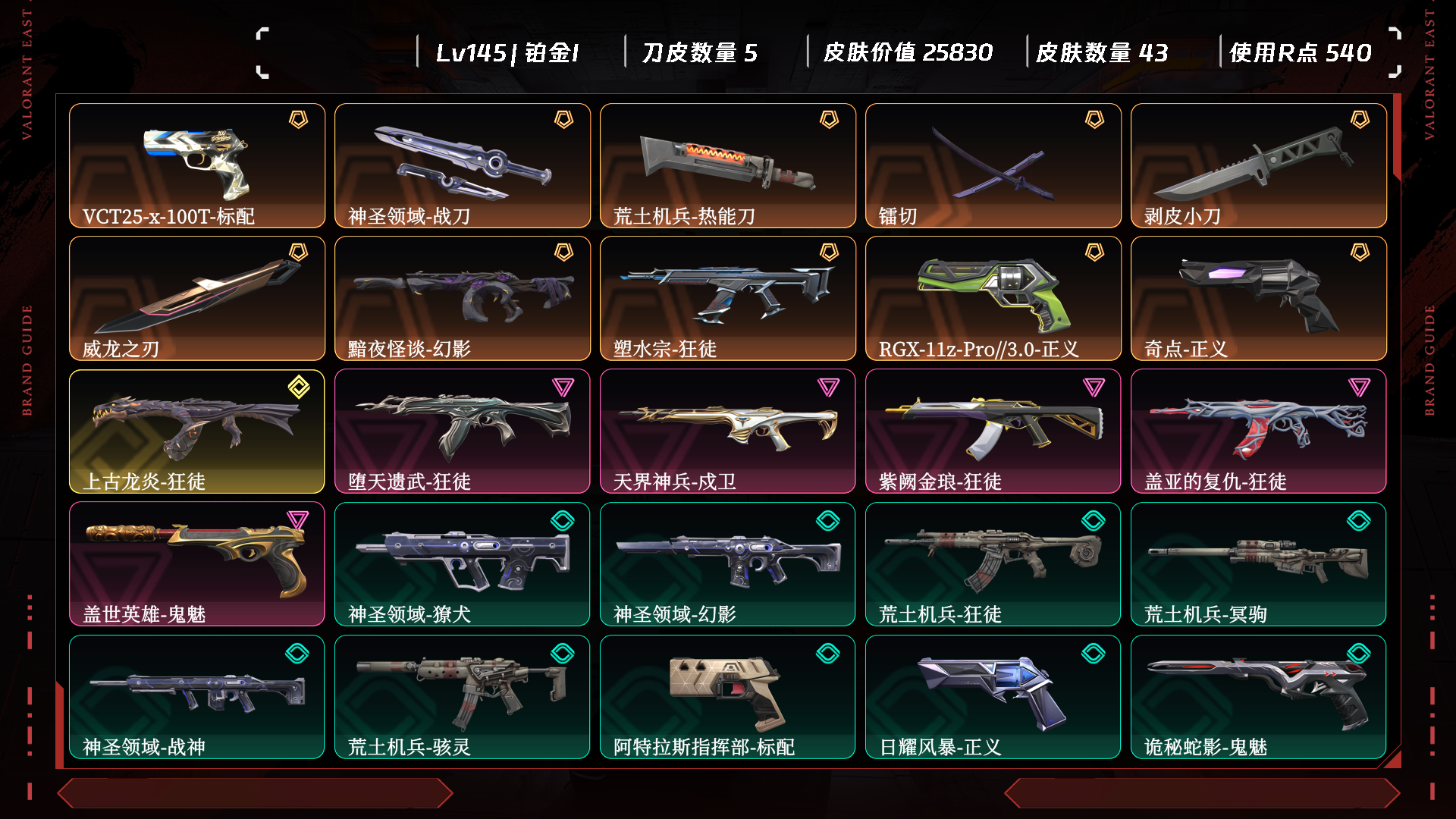
Task: Choose the red 盖亚的复仇-狂徒 skin
Action: click(1259, 431)
